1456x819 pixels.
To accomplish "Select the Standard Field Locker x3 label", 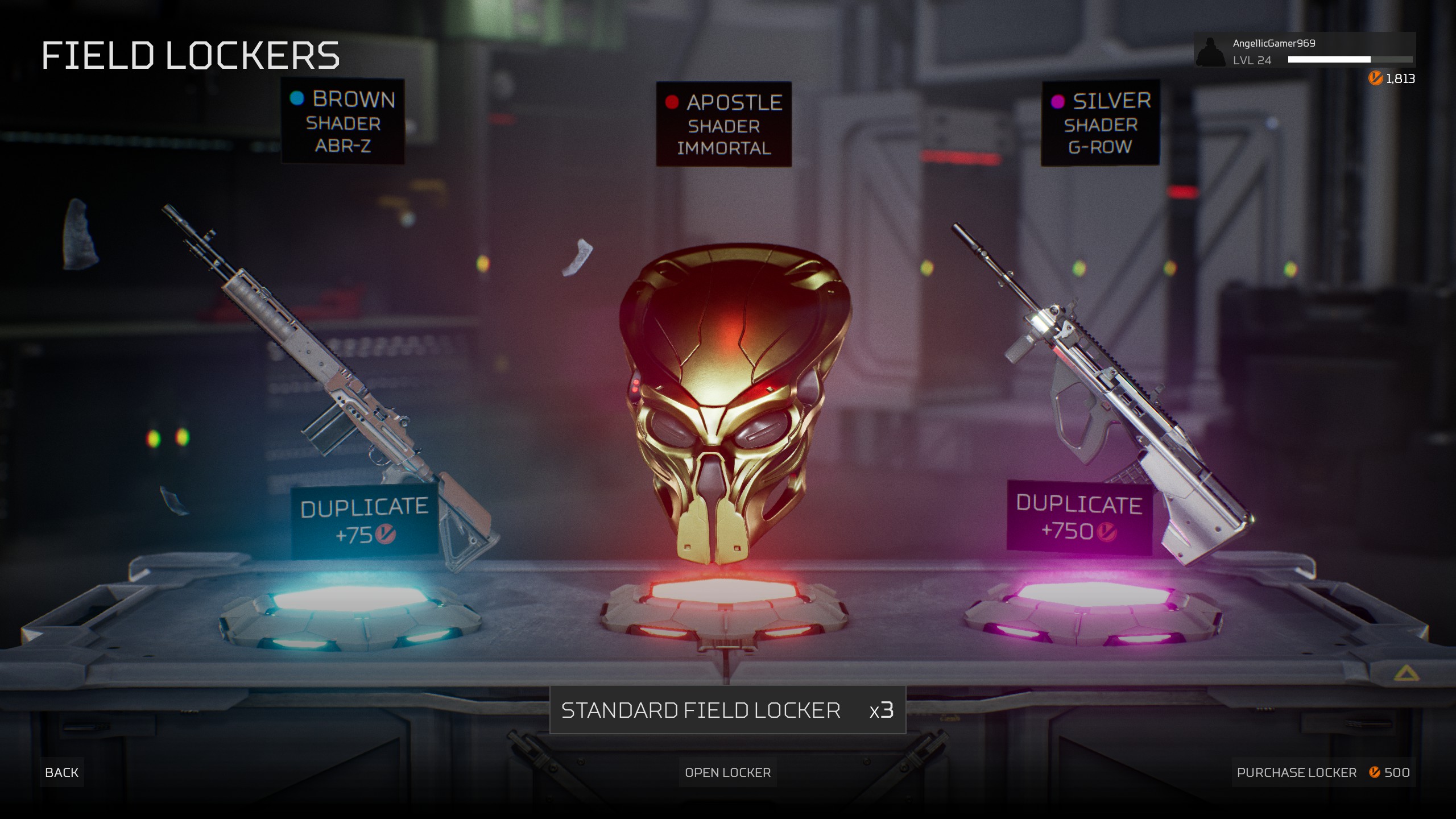I will tap(727, 710).
